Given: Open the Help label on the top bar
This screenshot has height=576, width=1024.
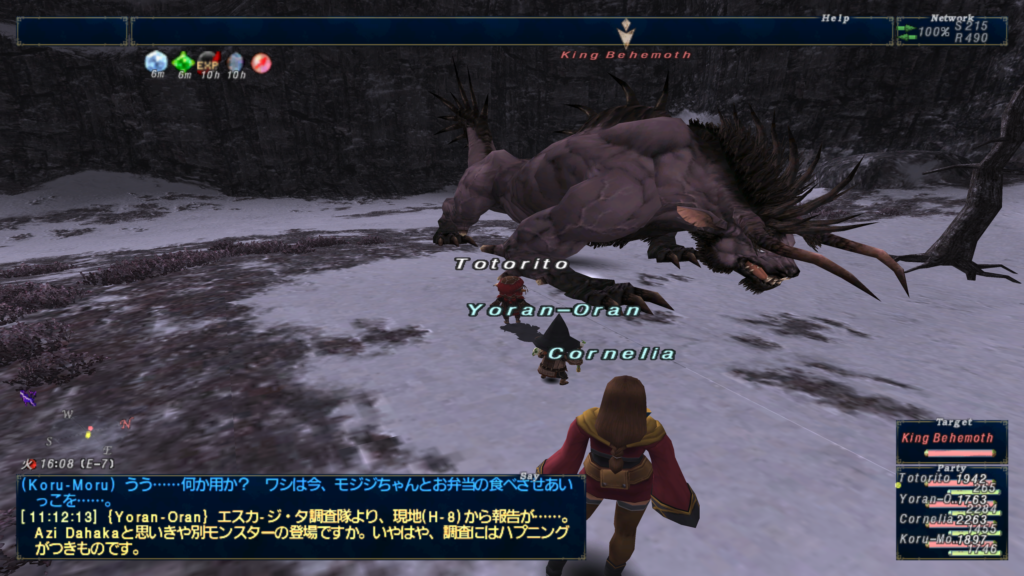Looking at the screenshot, I should click(835, 18).
